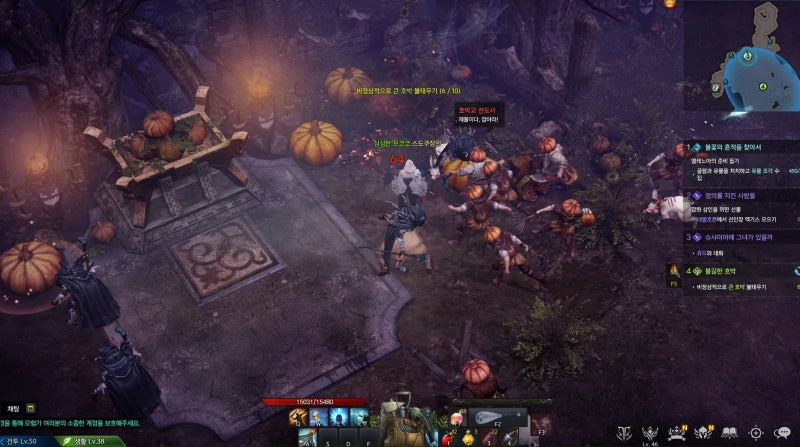Open the chat tab labeled 채팅

(13, 408)
